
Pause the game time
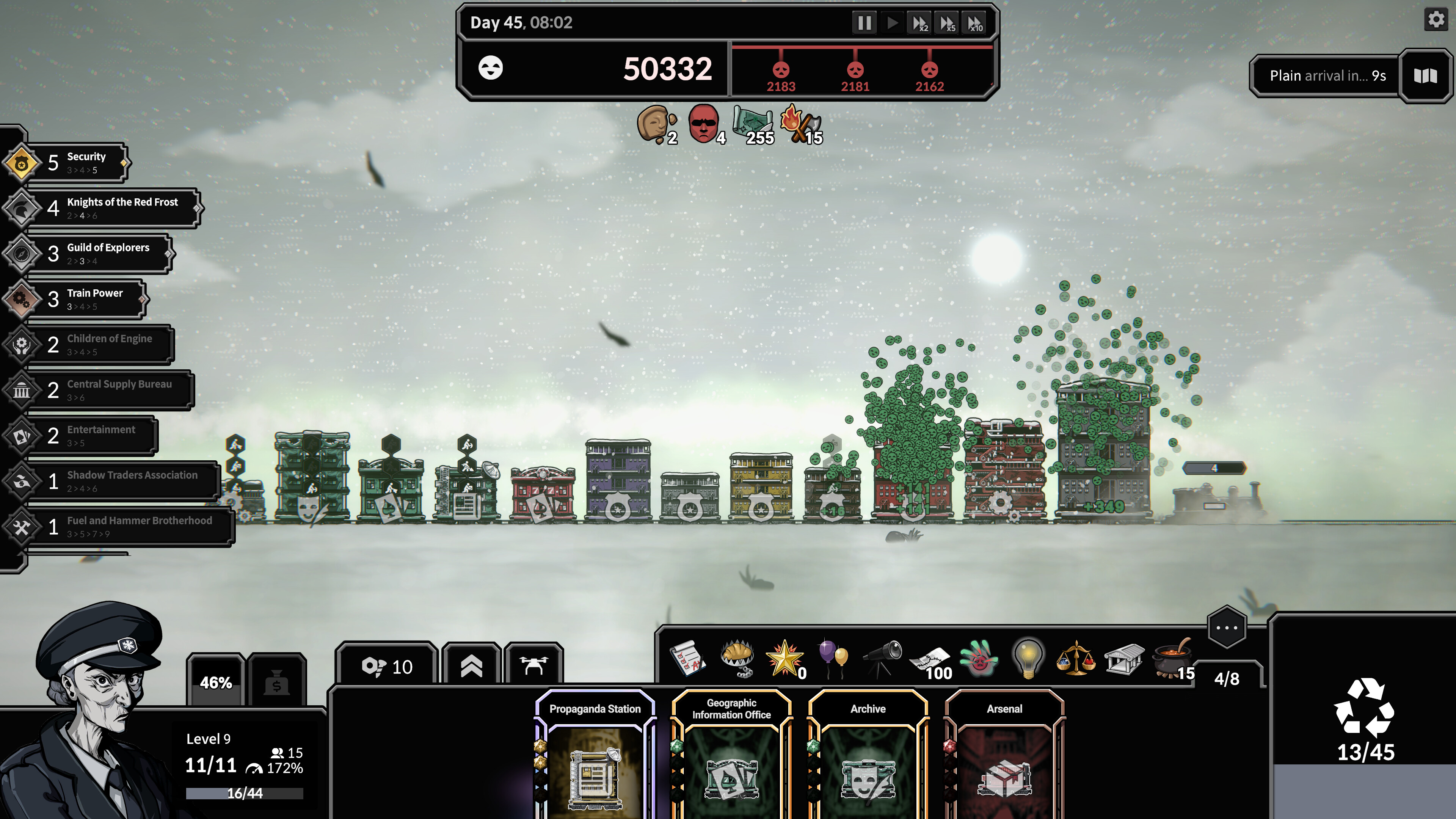864,23
